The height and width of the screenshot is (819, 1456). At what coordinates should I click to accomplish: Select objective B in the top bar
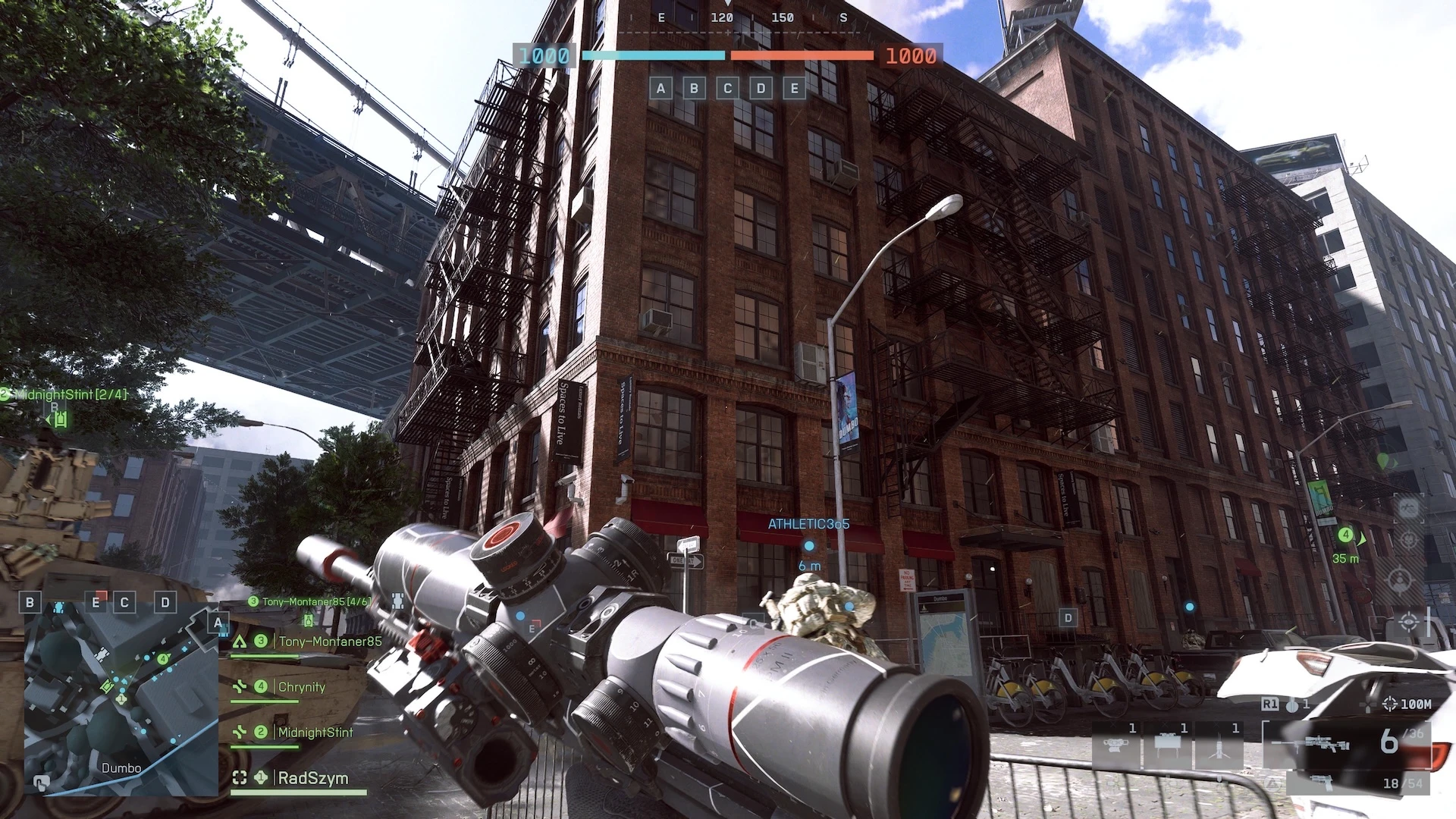(x=694, y=89)
